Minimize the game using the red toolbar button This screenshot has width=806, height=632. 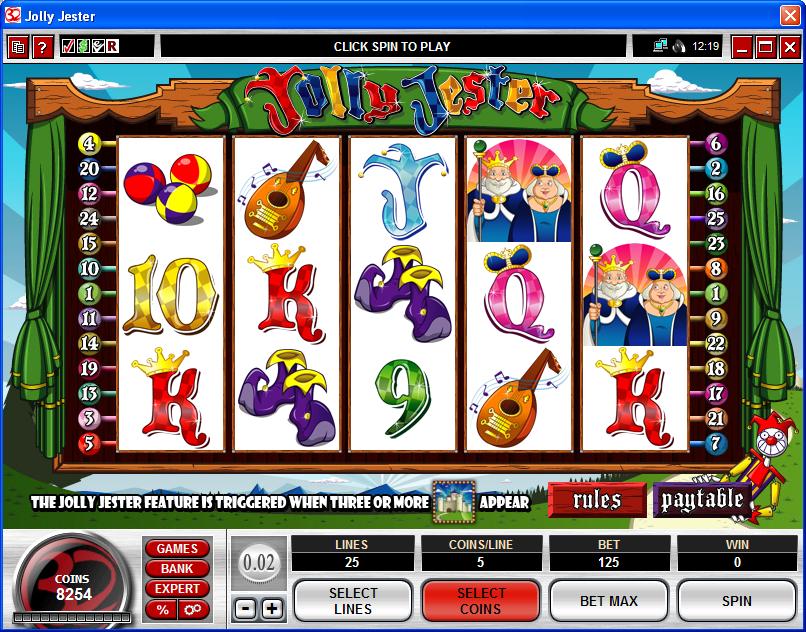coord(742,46)
